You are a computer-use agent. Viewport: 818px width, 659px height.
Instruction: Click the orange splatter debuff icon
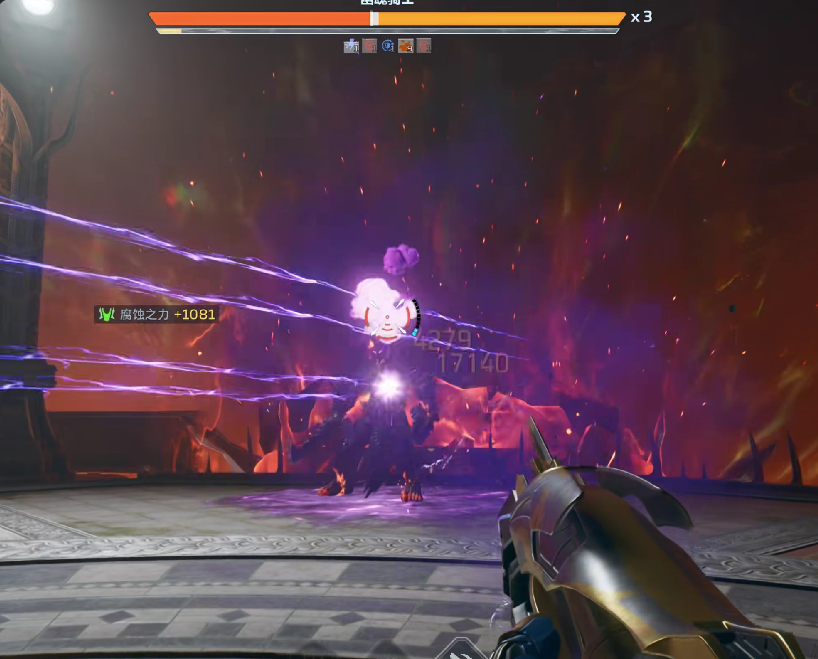[406, 45]
